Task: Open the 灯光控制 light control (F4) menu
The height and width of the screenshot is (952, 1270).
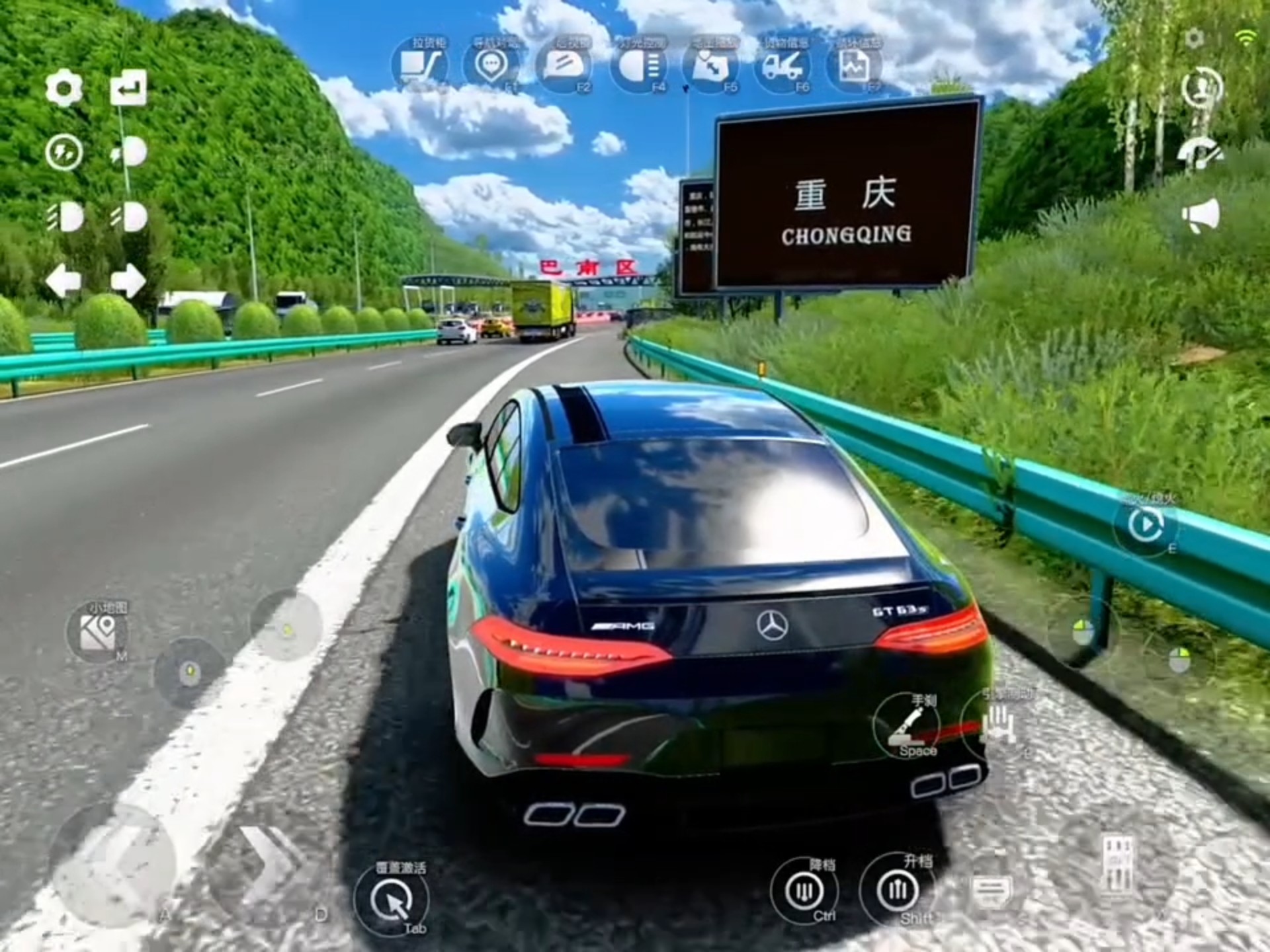Action: point(638,63)
